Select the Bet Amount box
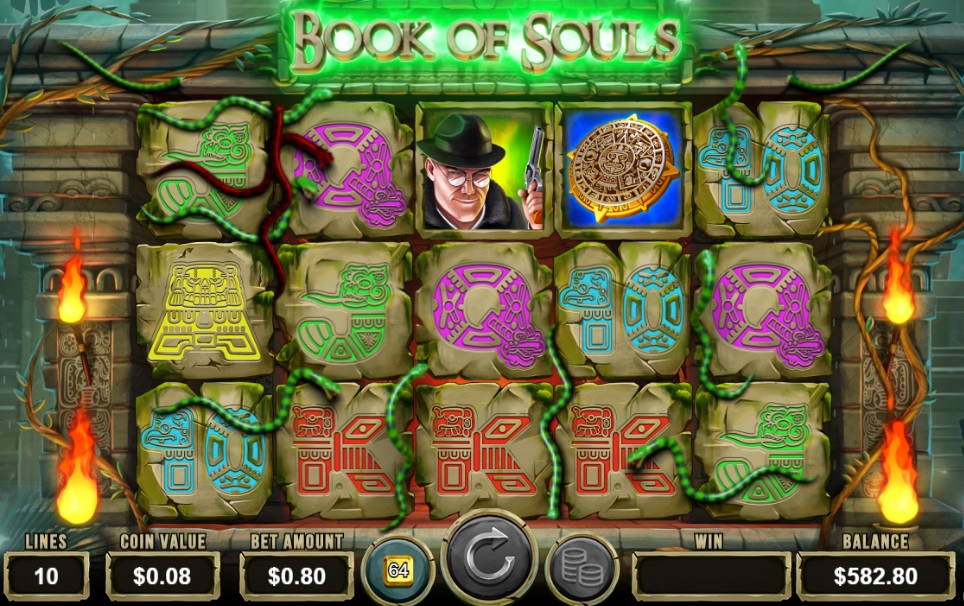This screenshot has height=606, width=964. click(296, 575)
